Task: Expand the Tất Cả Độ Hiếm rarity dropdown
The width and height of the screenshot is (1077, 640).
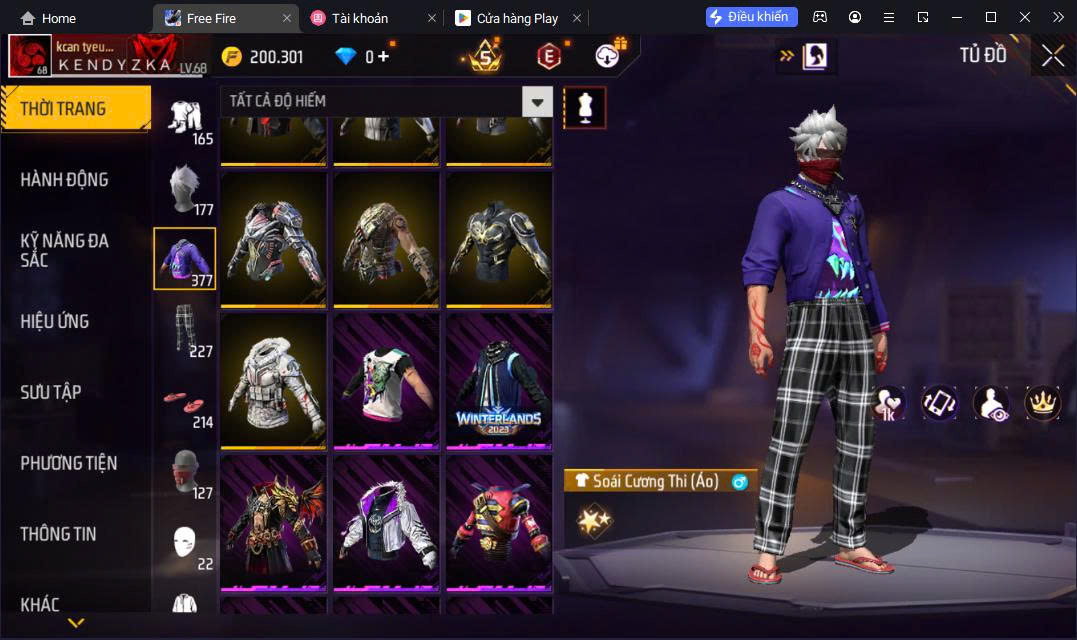Action: 538,101
